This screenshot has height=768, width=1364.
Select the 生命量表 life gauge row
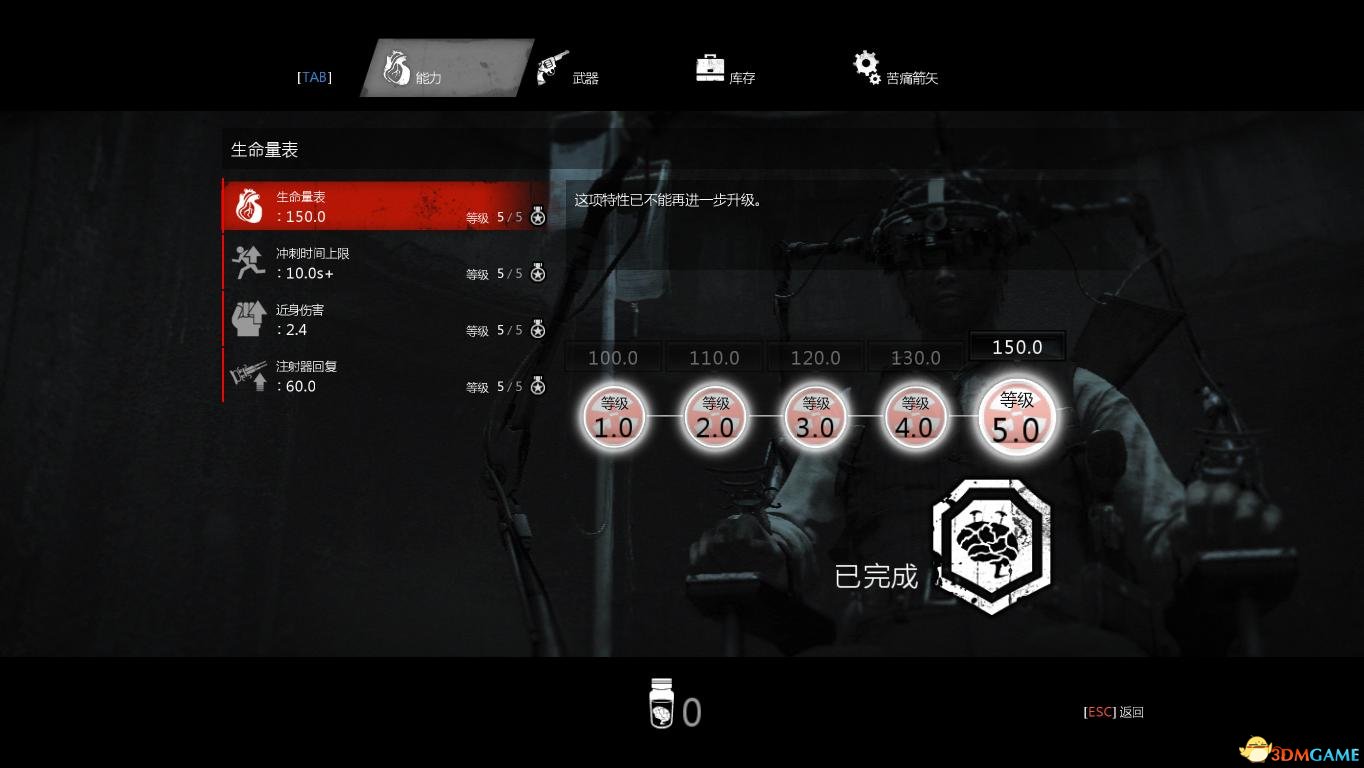click(385, 206)
